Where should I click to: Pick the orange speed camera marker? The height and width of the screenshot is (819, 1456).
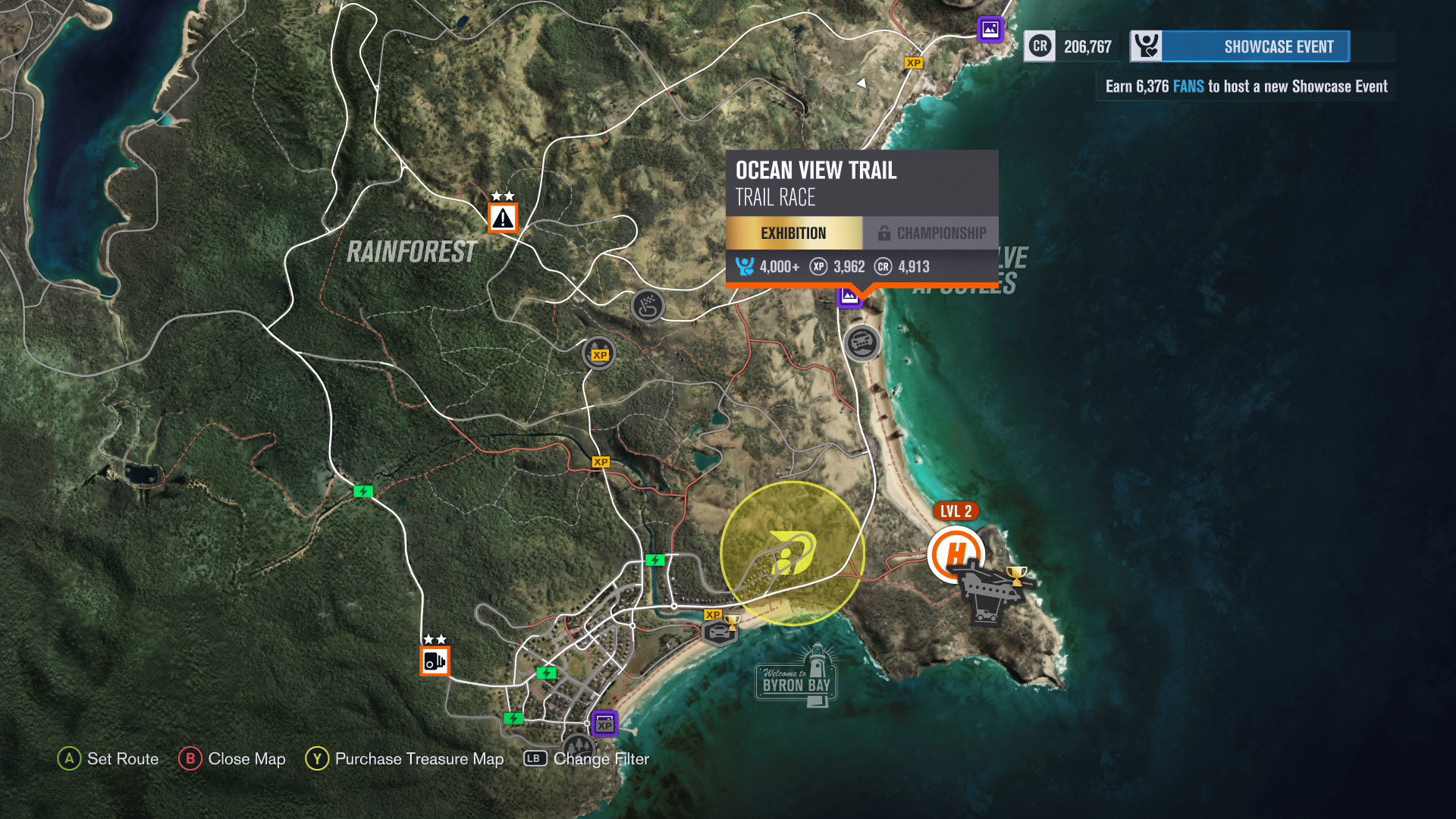coord(435,661)
